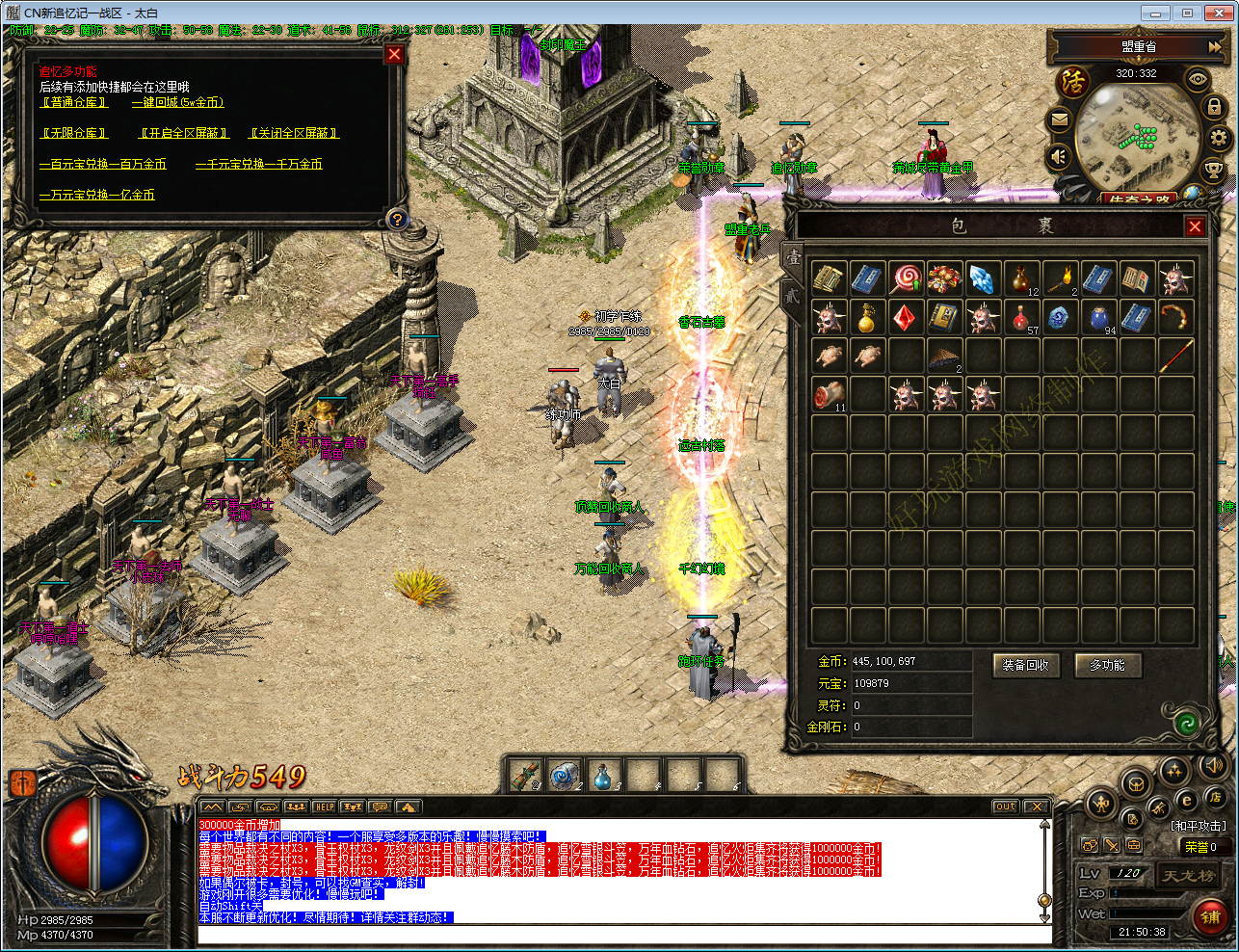Viewport: 1239px width, 952px height.
Task: Maximize the game window
Action: point(1187,13)
